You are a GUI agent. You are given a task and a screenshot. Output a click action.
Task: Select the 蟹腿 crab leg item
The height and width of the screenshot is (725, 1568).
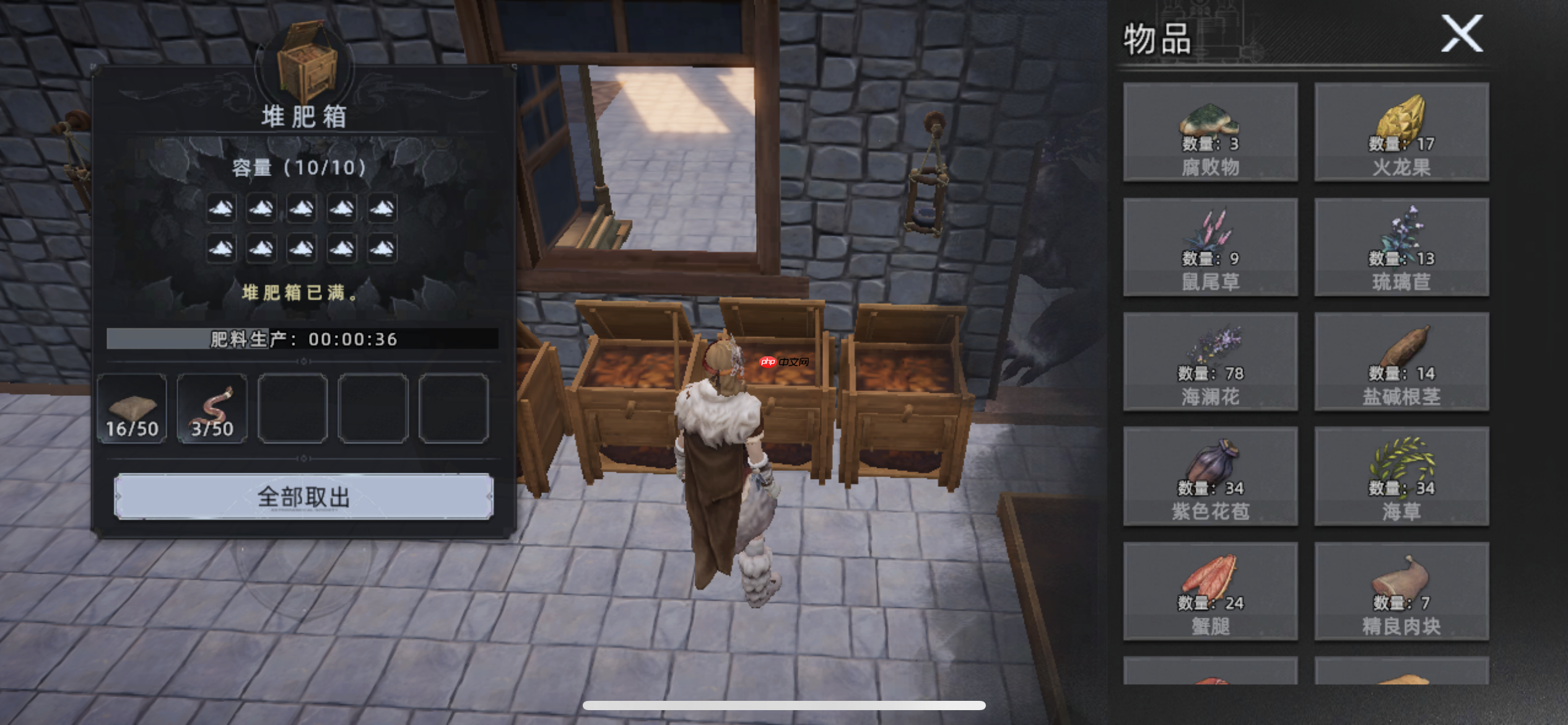tap(1210, 591)
